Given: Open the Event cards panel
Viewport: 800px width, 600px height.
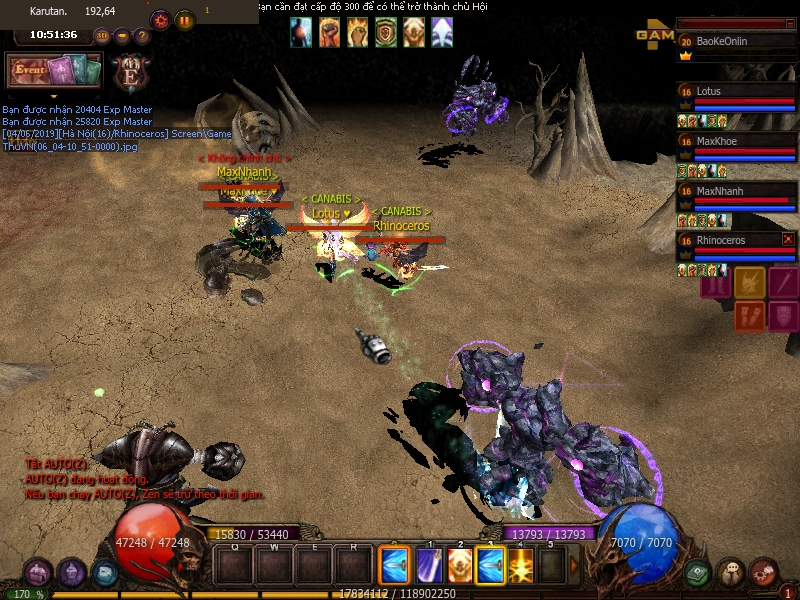Looking at the screenshot, I should (x=54, y=71).
